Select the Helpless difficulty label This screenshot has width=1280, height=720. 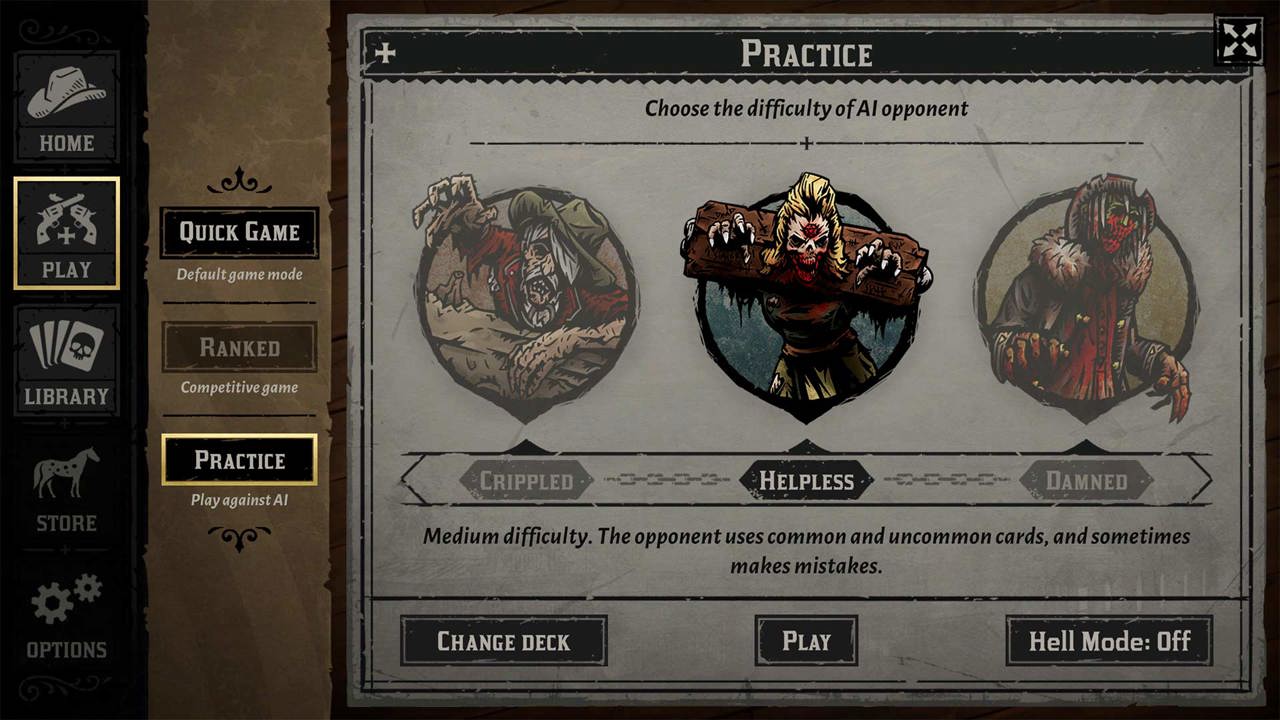click(806, 481)
